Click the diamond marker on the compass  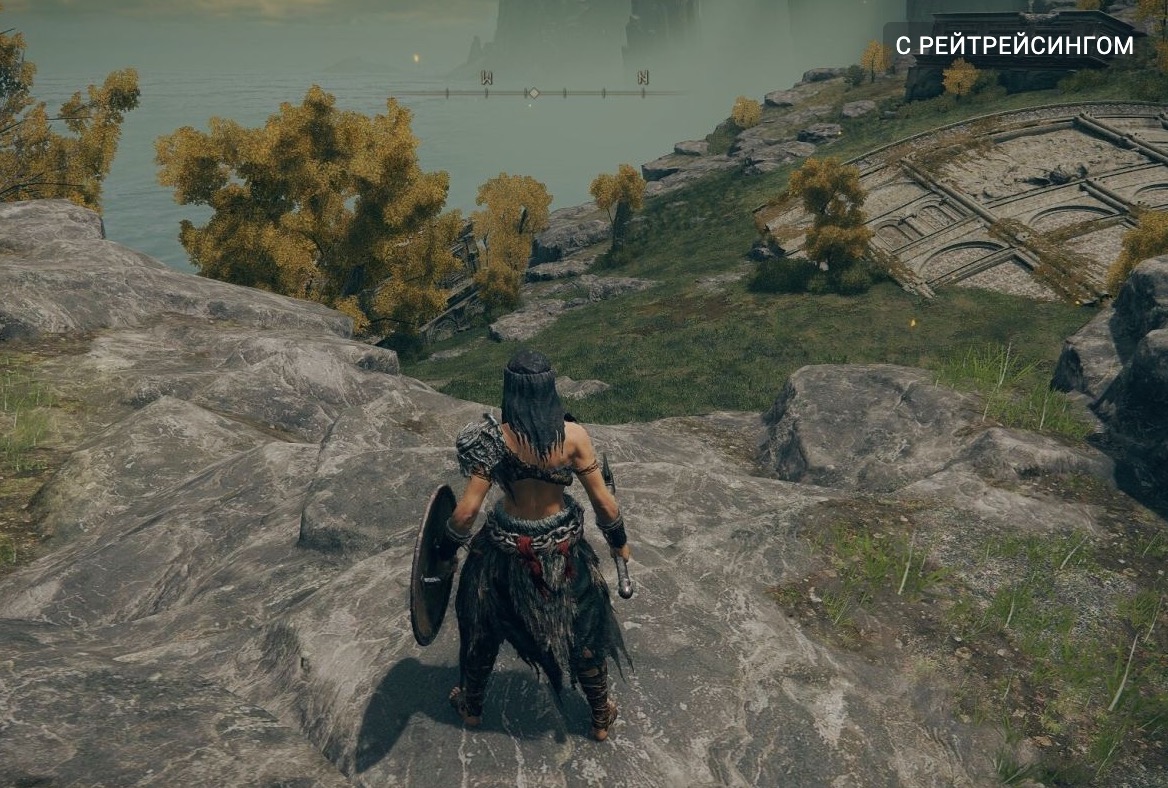tap(533, 93)
